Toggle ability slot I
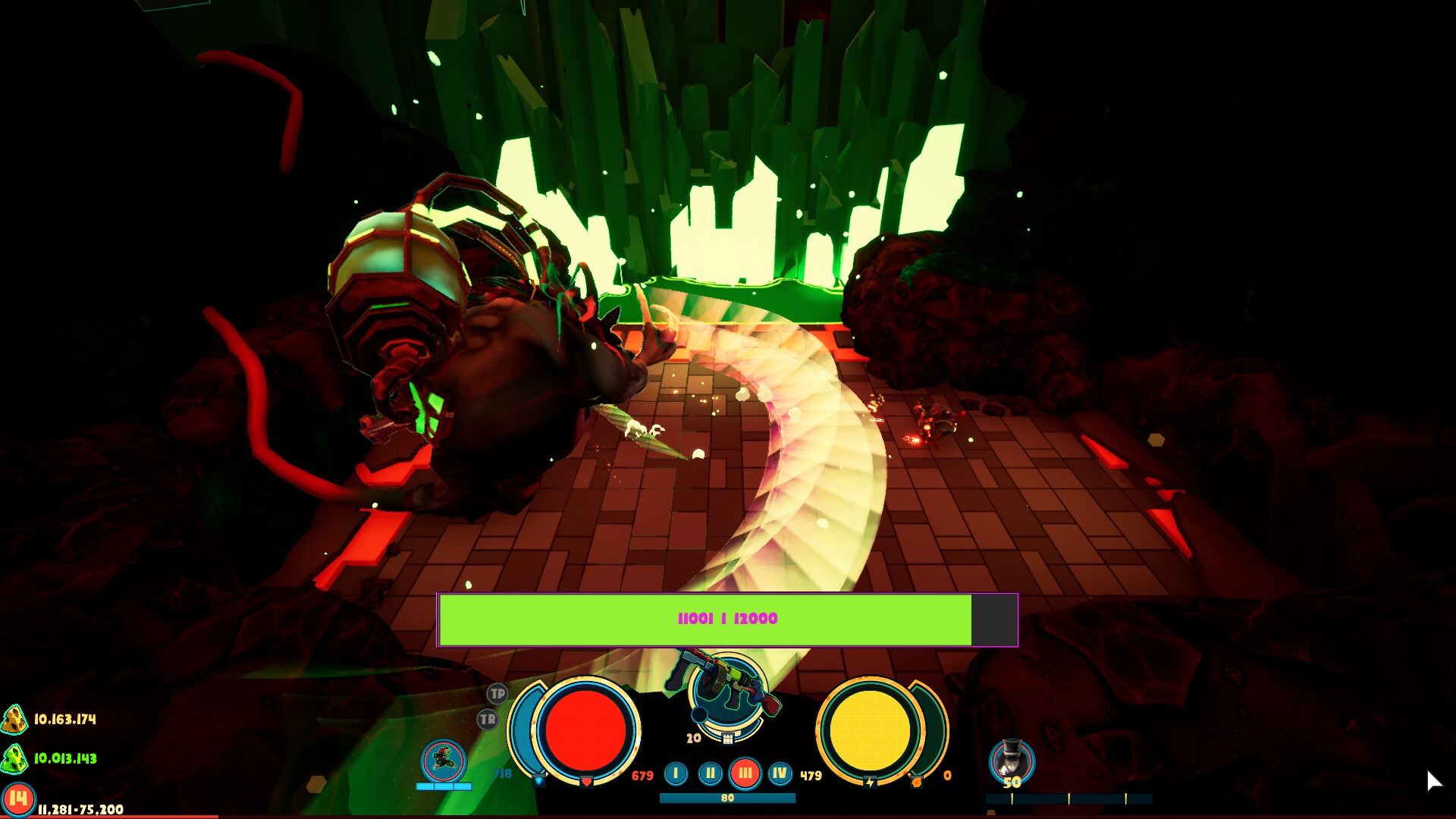The height and width of the screenshot is (819, 1456). pyautogui.click(x=676, y=773)
